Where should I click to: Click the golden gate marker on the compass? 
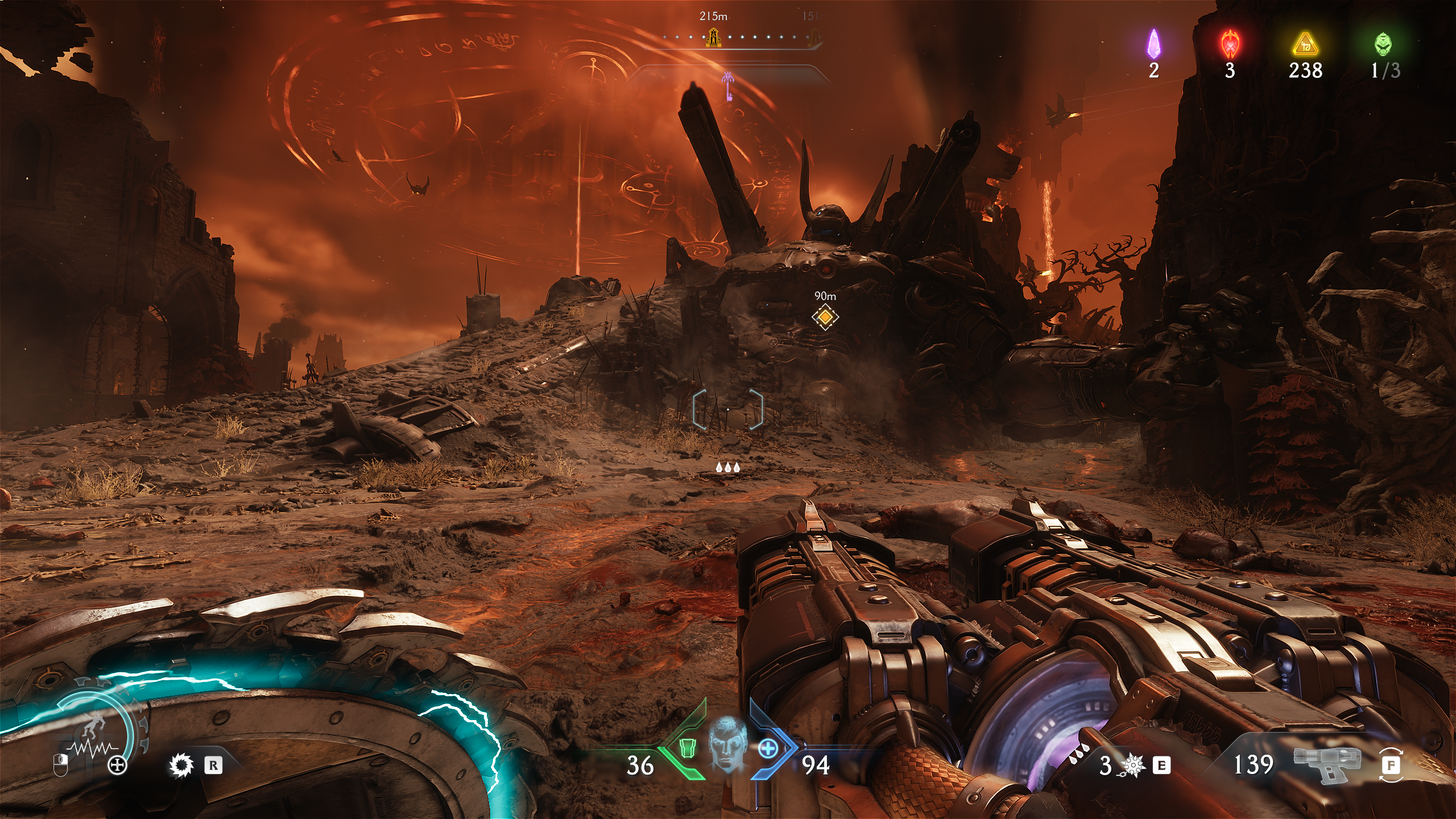713,38
